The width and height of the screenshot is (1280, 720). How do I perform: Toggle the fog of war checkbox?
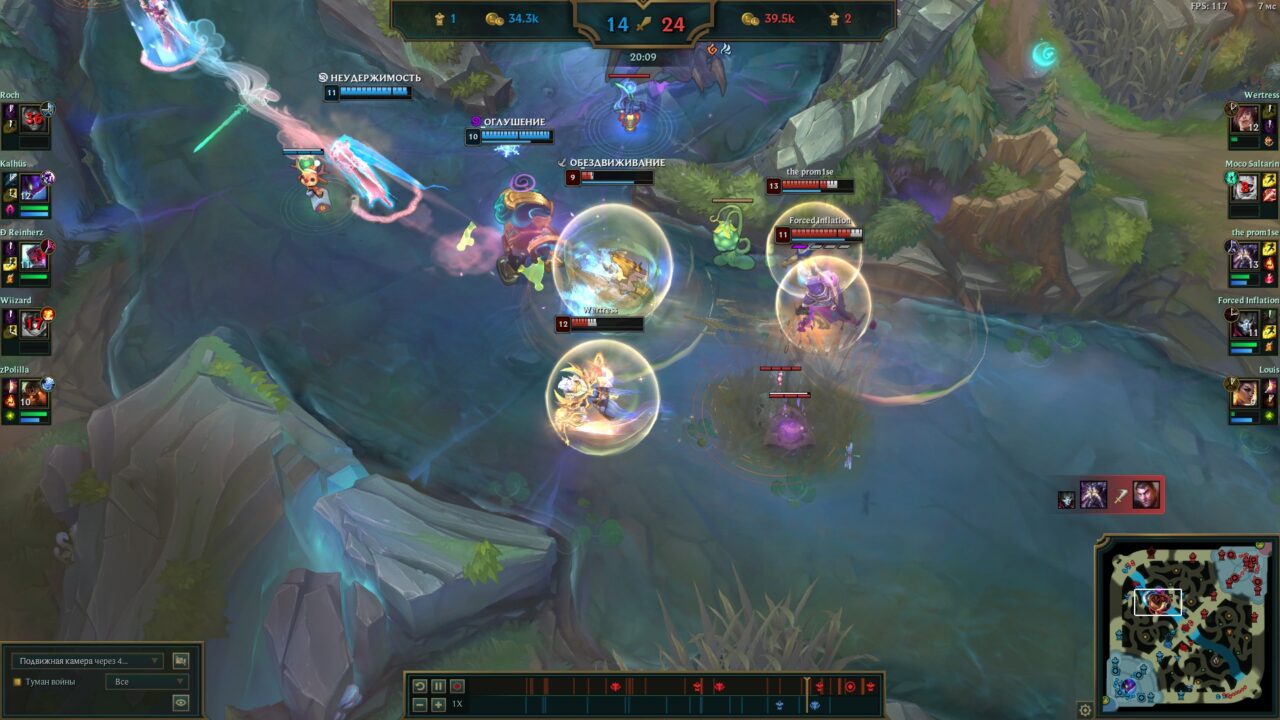(17, 682)
